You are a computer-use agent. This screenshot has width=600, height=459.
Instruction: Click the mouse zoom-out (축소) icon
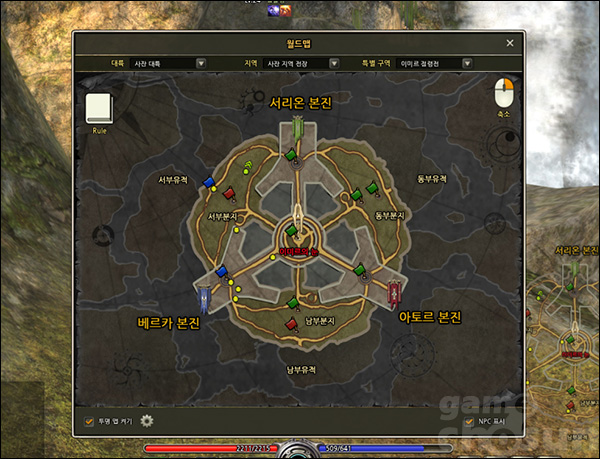(503, 95)
